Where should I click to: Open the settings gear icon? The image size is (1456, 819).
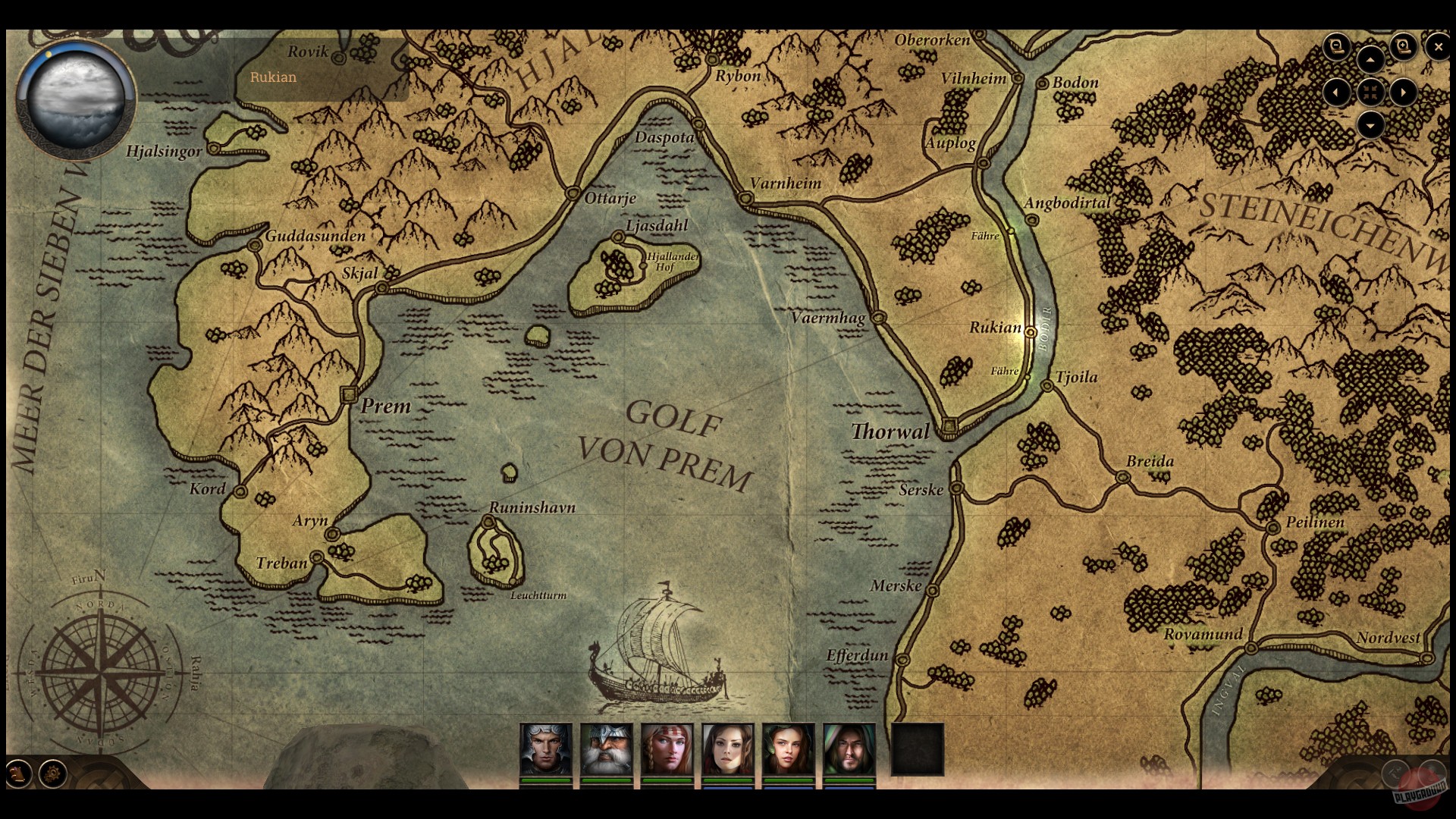click(x=53, y=773)
